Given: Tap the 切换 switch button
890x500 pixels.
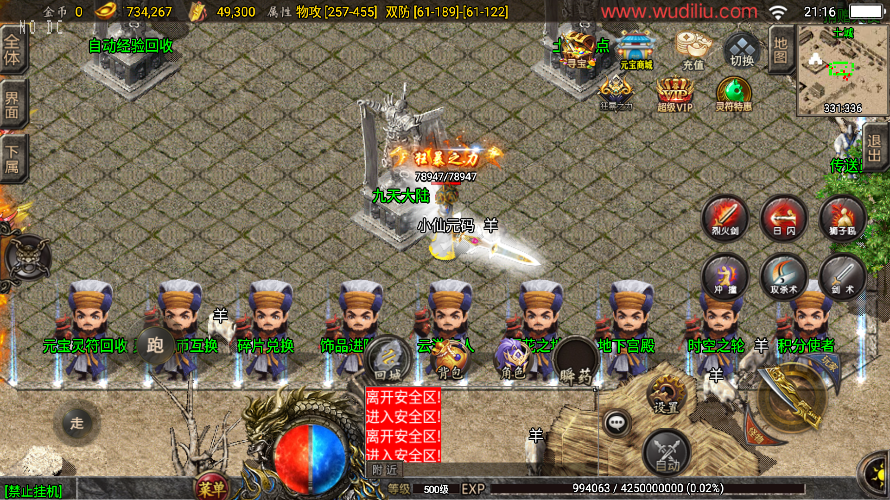Looking at the screenshot, I should click(742, 49).
